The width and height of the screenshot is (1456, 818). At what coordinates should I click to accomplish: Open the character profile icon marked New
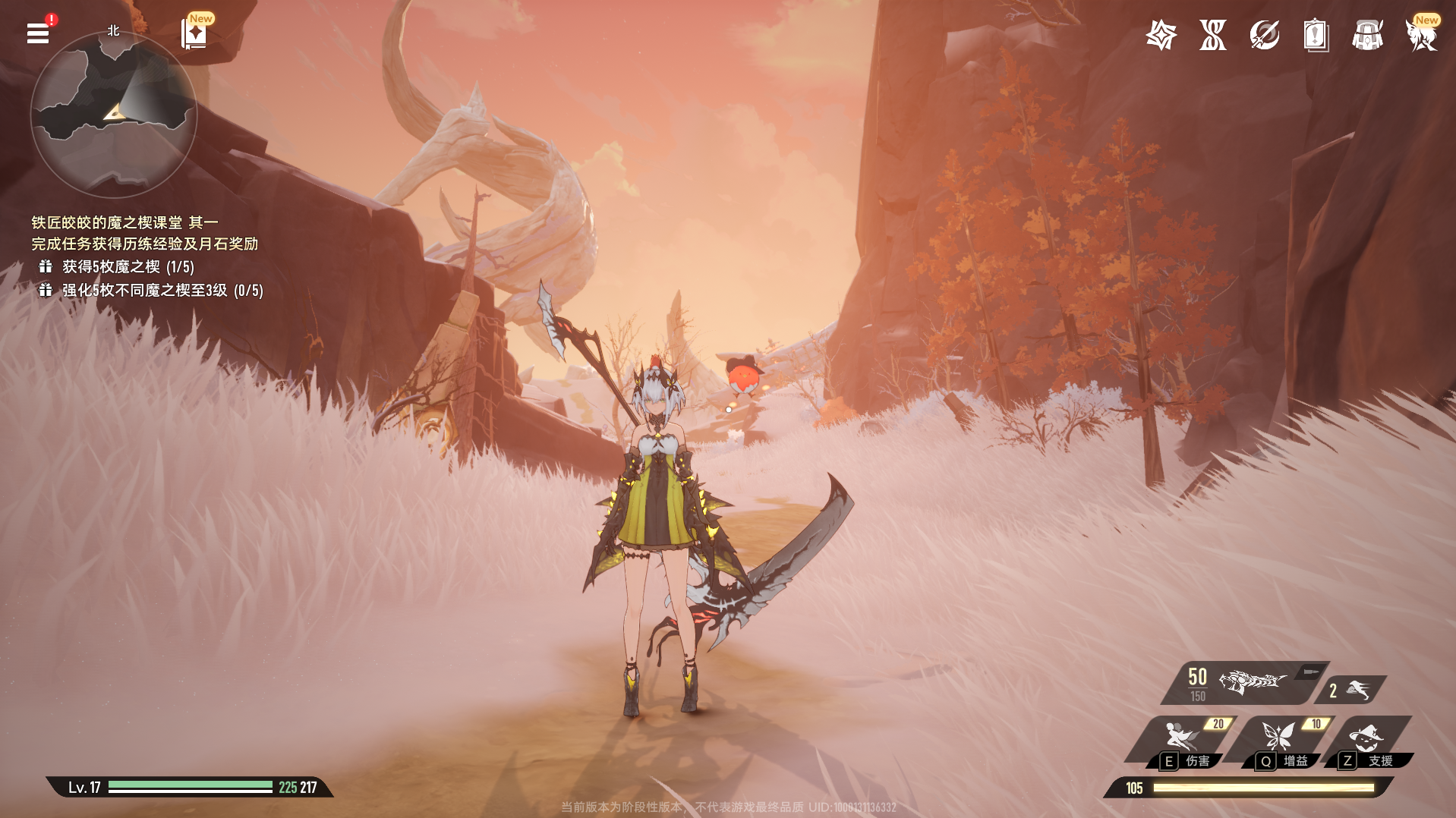[1420, 35]
